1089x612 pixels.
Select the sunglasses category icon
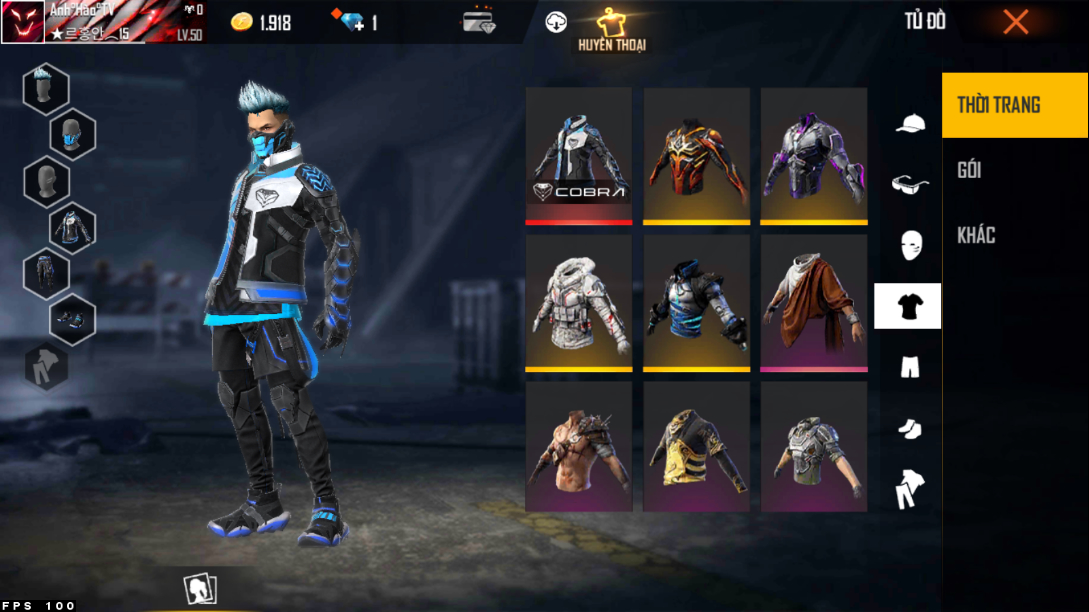click(x=908, y=184)
